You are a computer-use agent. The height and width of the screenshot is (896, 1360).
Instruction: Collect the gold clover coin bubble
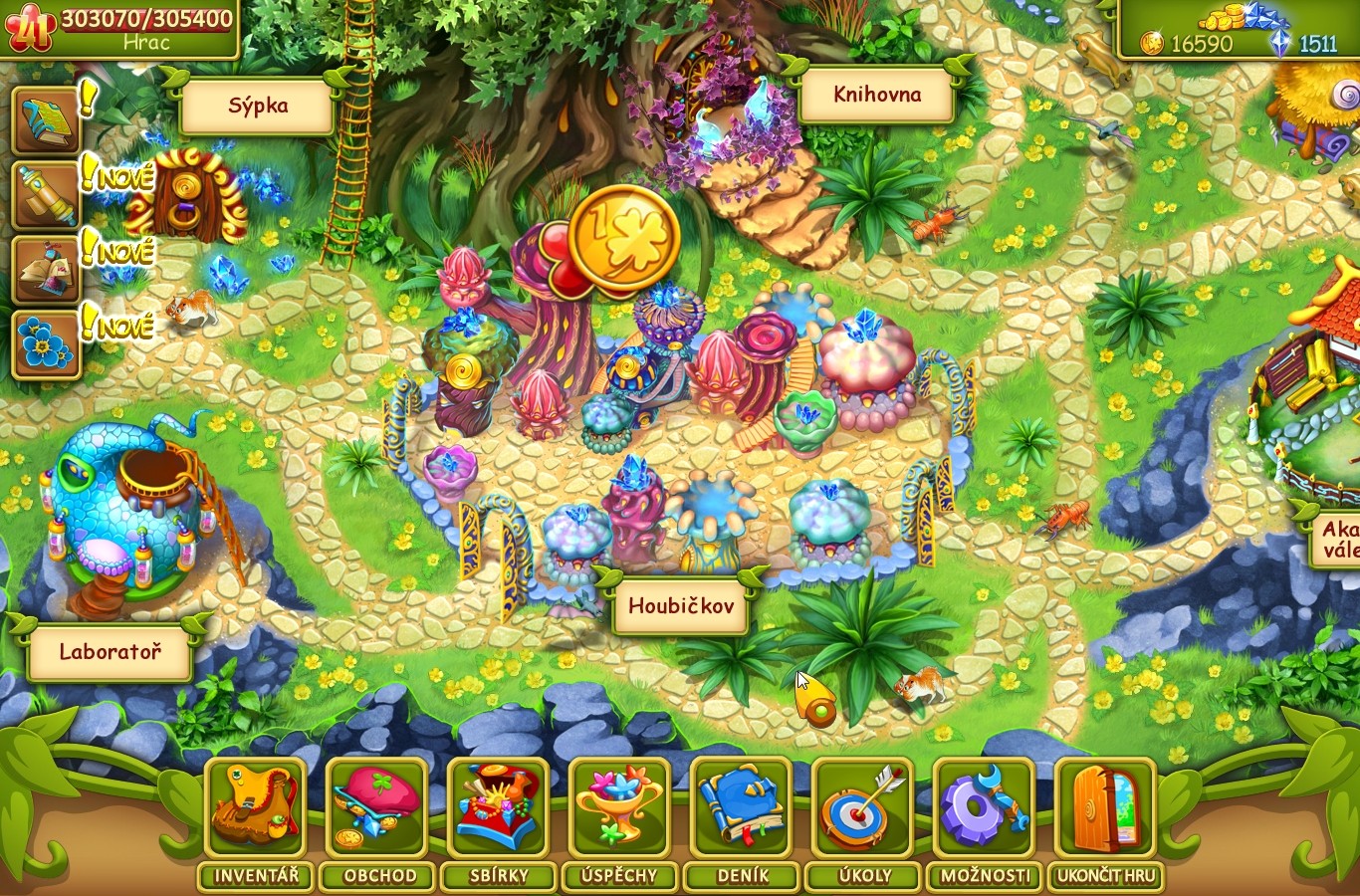pos(624,239)
